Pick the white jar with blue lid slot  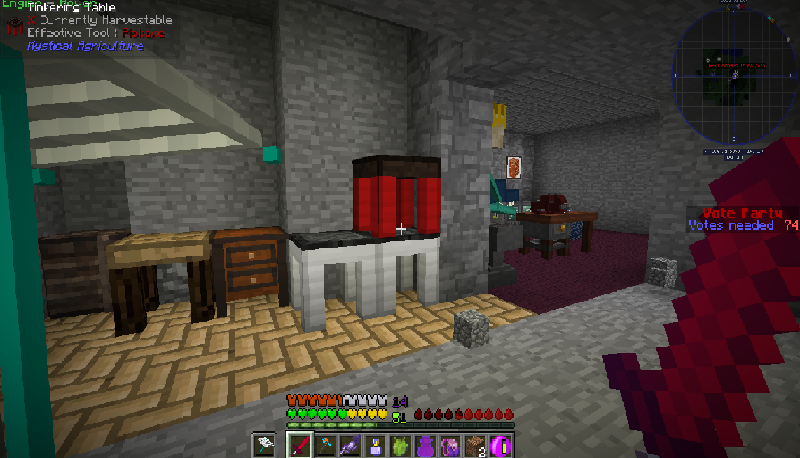coord(374,444)
